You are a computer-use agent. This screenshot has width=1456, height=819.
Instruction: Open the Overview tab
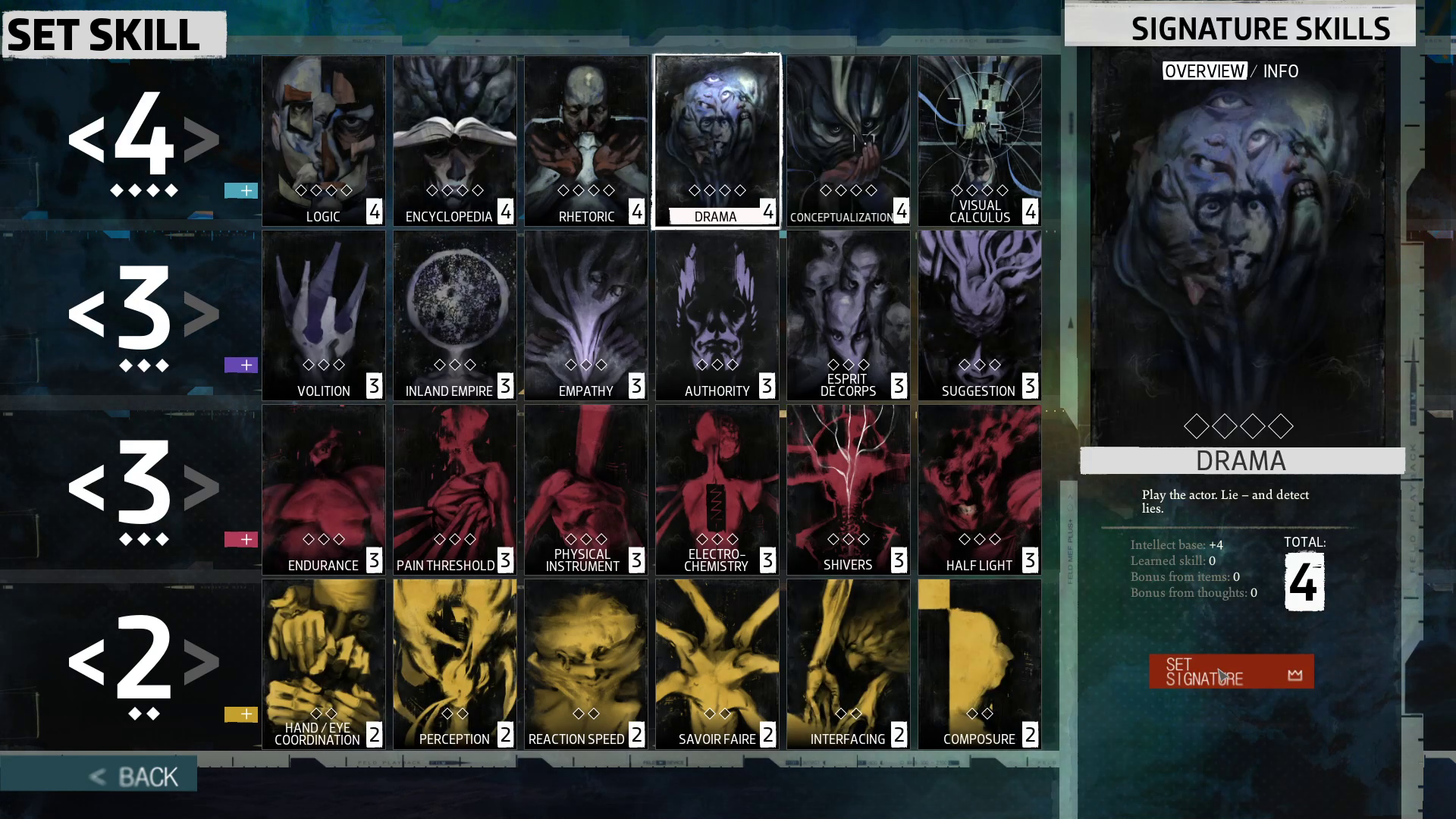click(1204, 71)
